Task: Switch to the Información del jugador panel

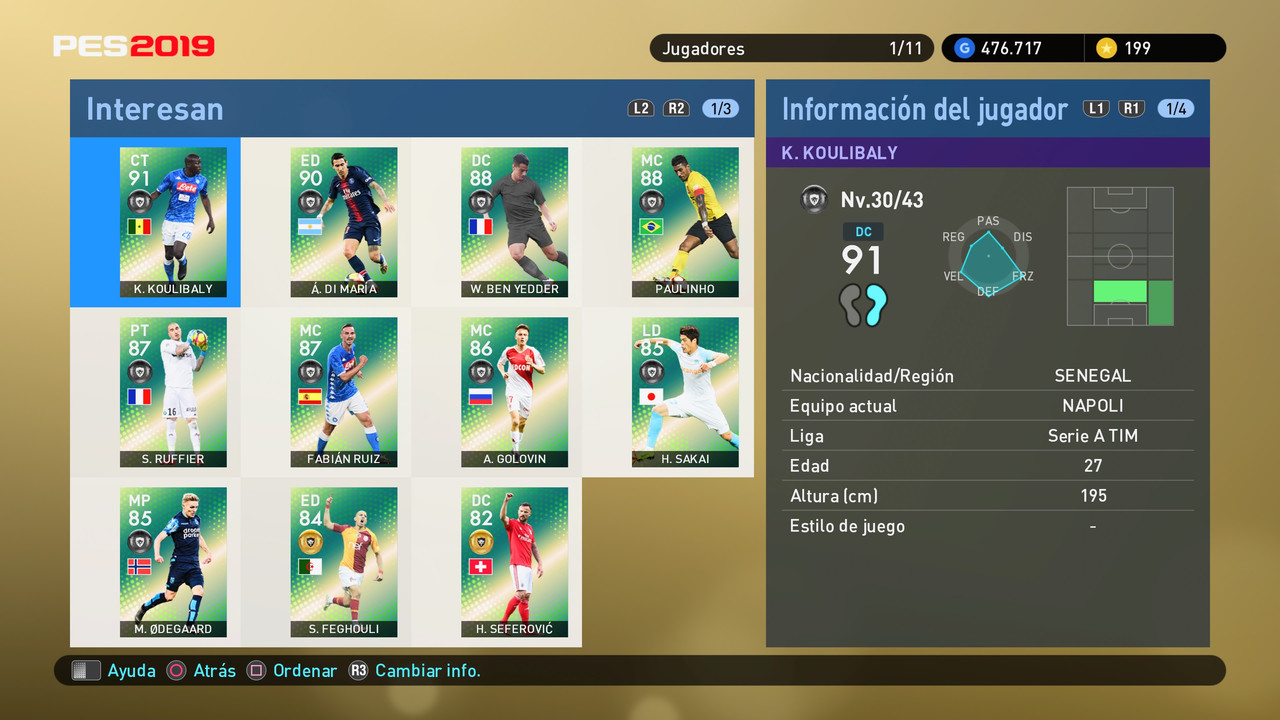Action: (x=925, y=109)
